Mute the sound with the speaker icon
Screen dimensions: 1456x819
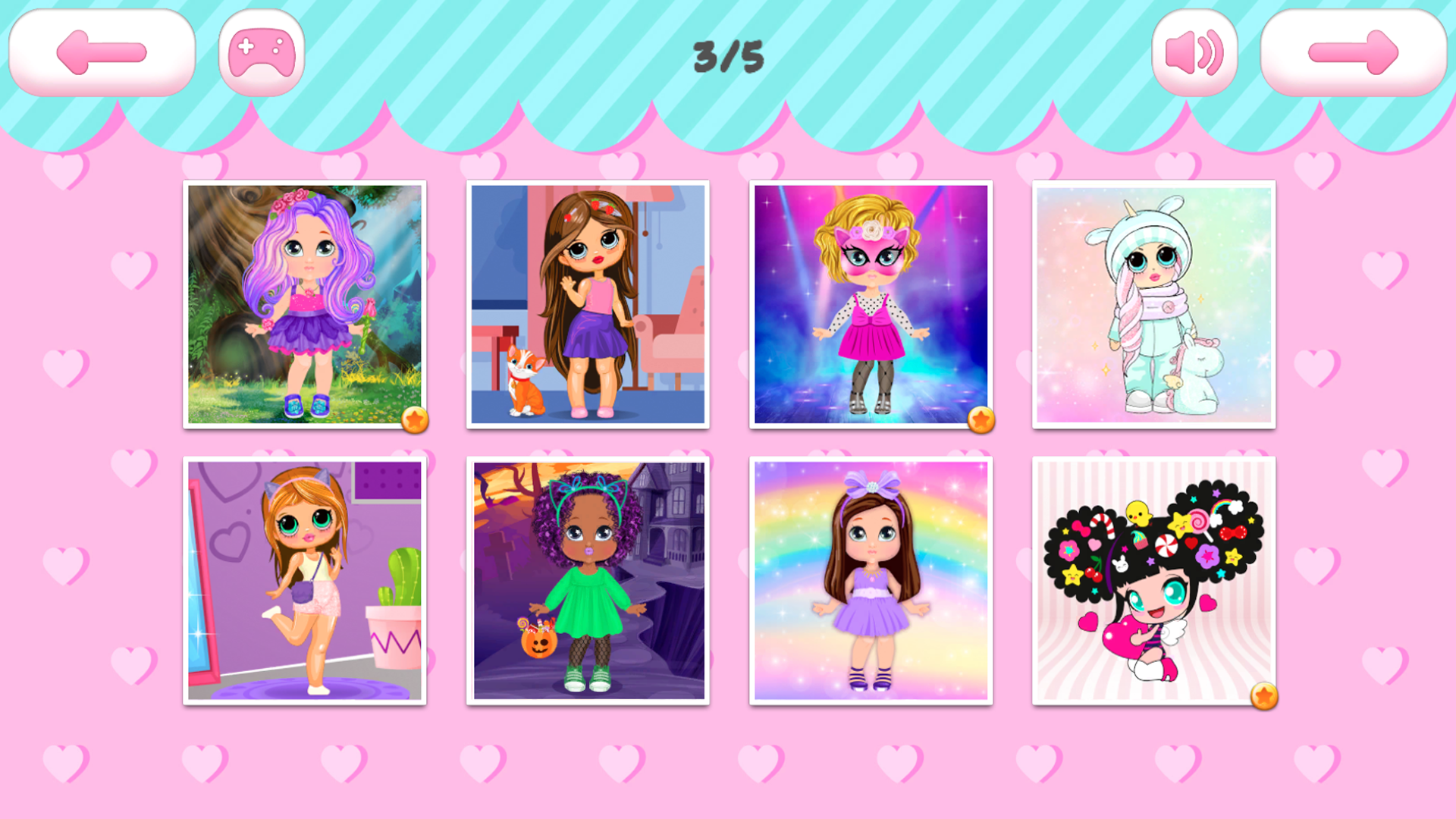pos(1193,52)
